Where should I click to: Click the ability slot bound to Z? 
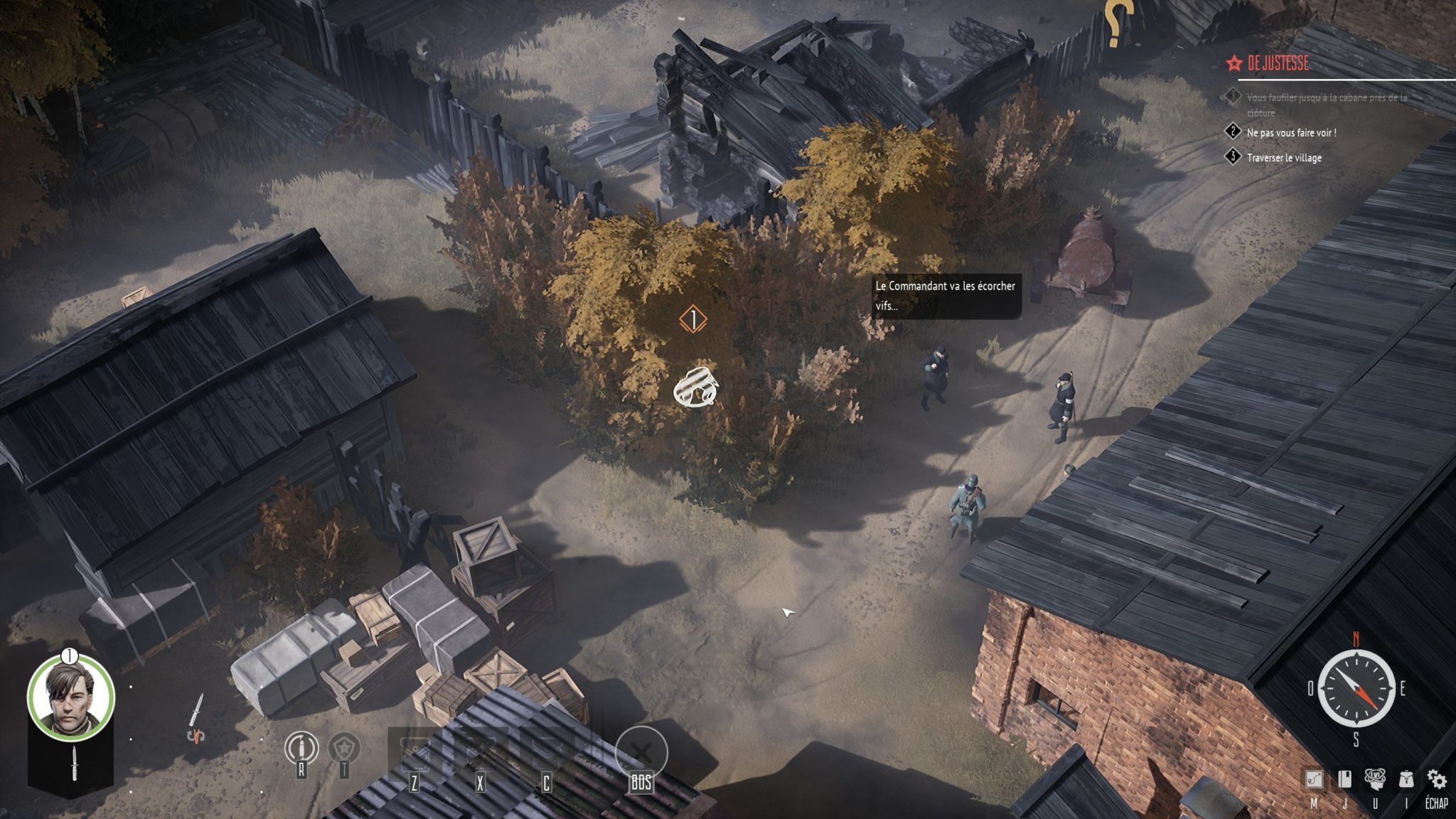(414, 746)
